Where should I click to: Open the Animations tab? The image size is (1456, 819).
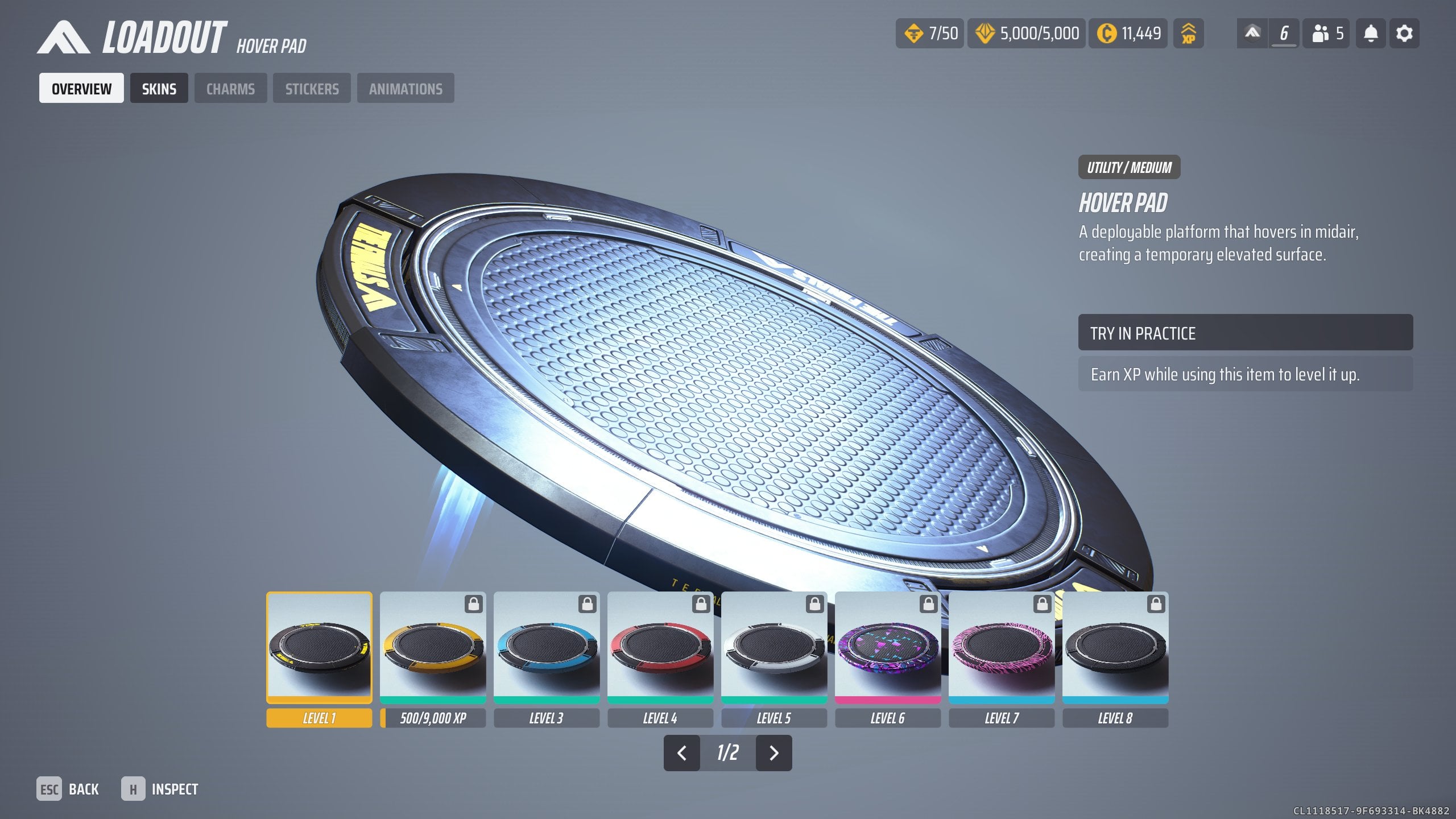[406, 88]
